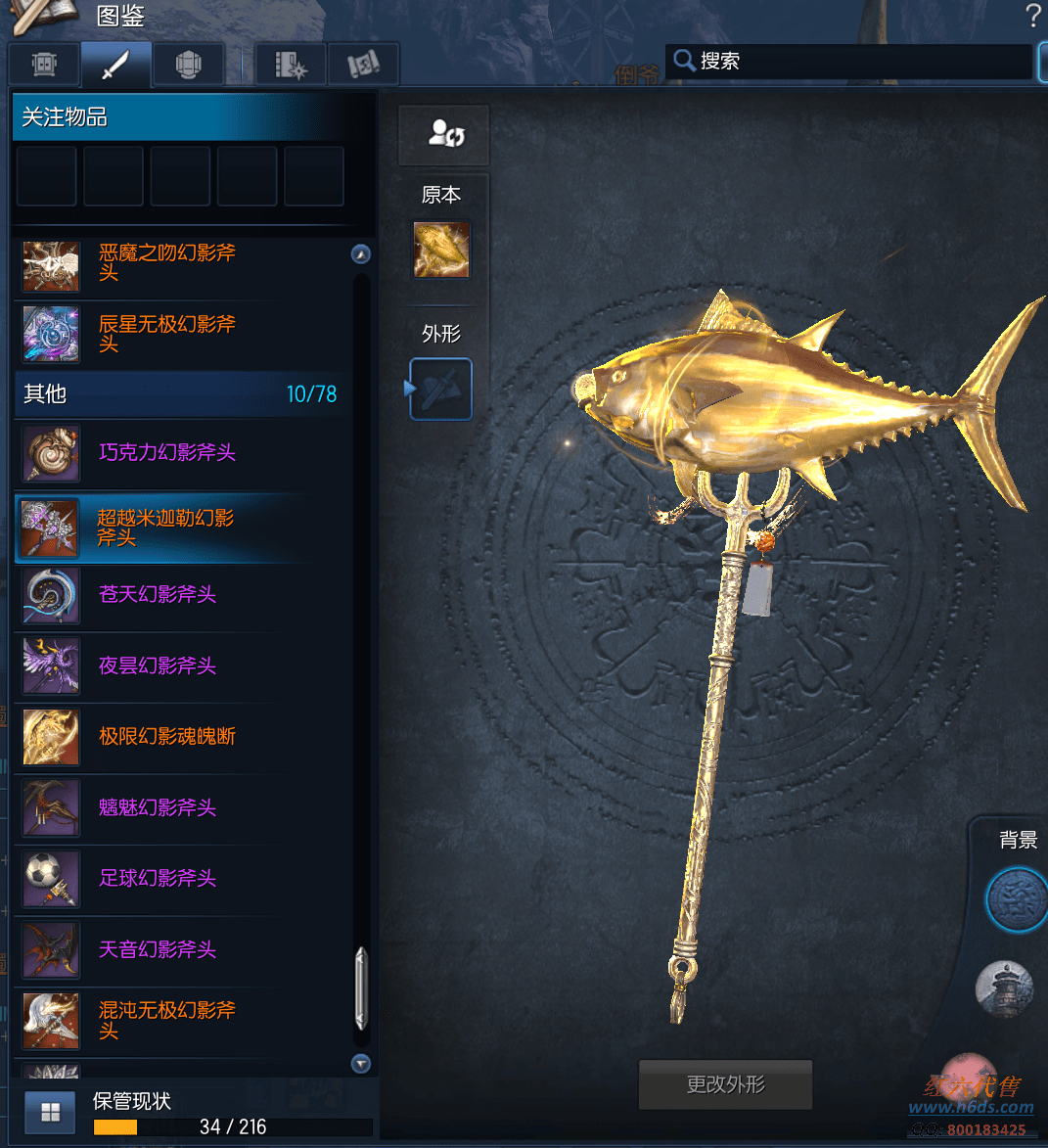Image resolution: width=1048 pixels, height=1148 pixels.
Task: Pick 夜昙幻影斧头 in the list
Action: click(x=158, y=666)
